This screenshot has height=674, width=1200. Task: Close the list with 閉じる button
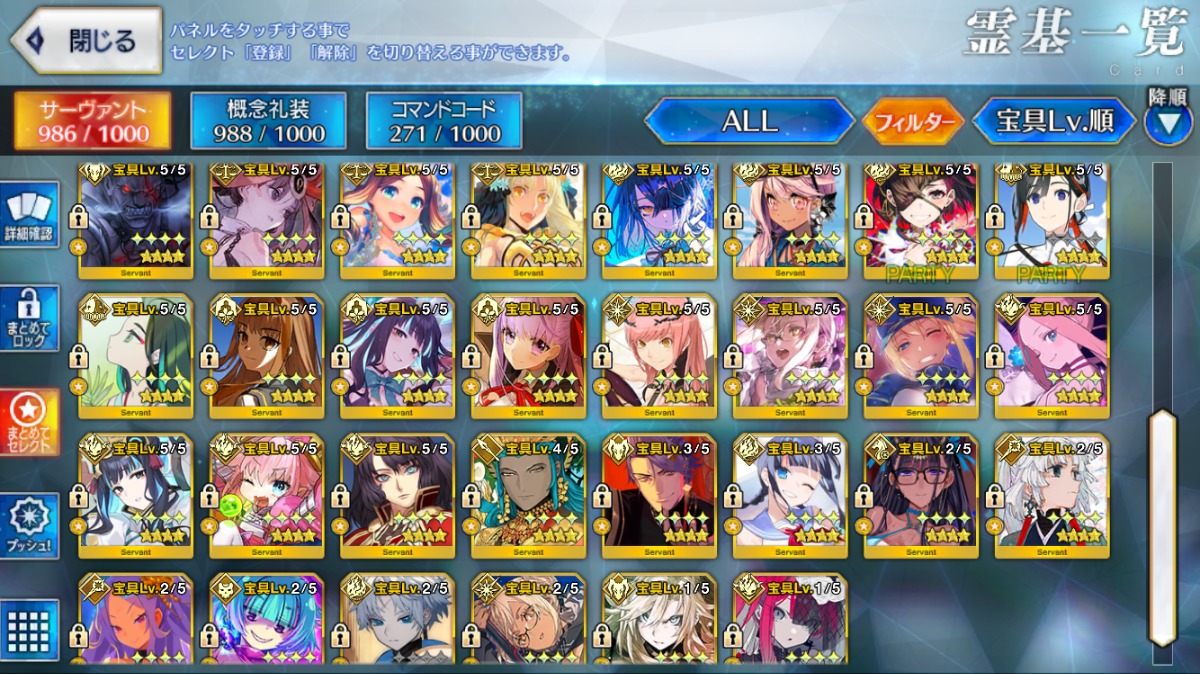[86, 41]
